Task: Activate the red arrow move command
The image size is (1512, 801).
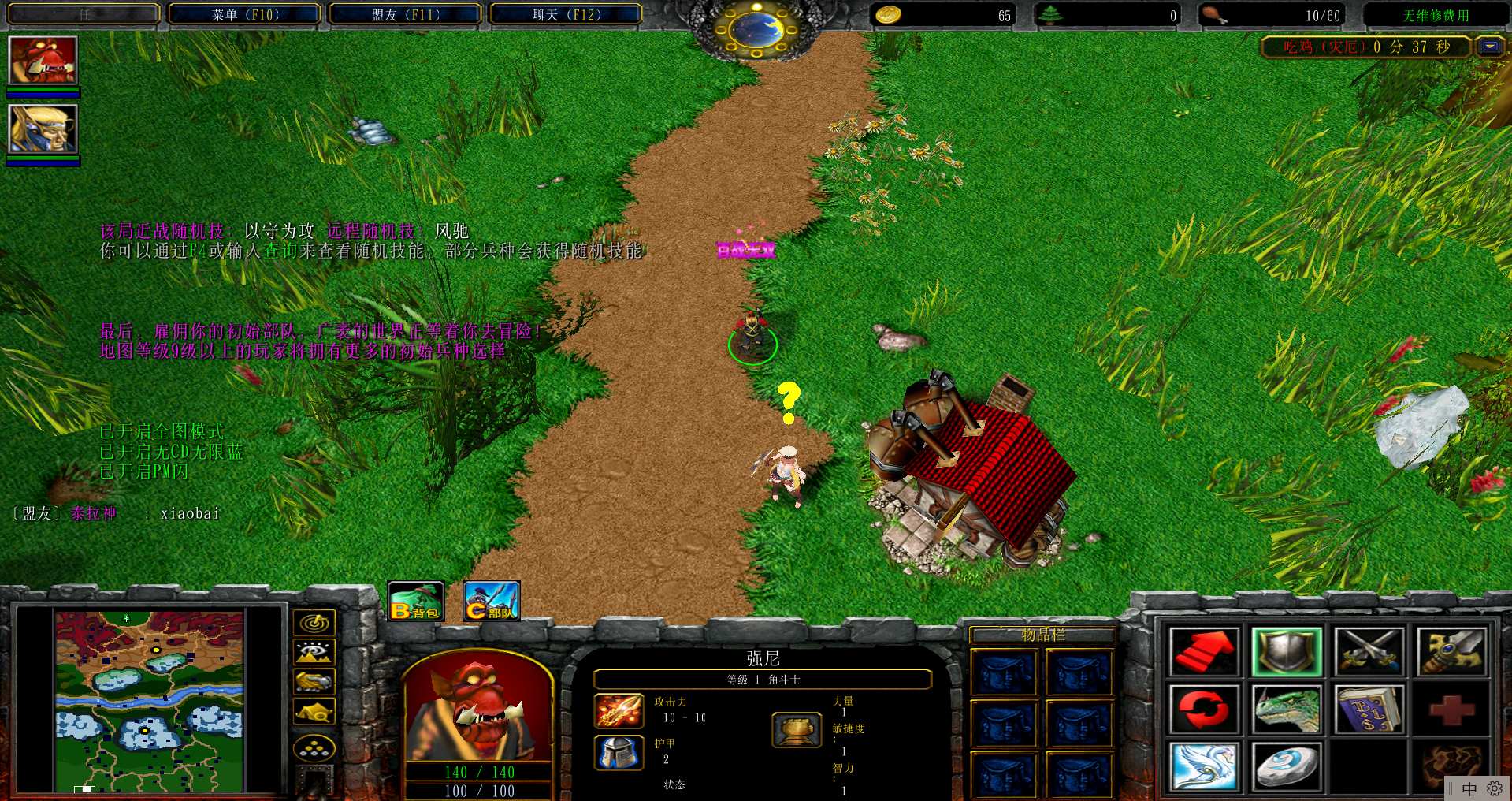Action: coord(1203,652)
